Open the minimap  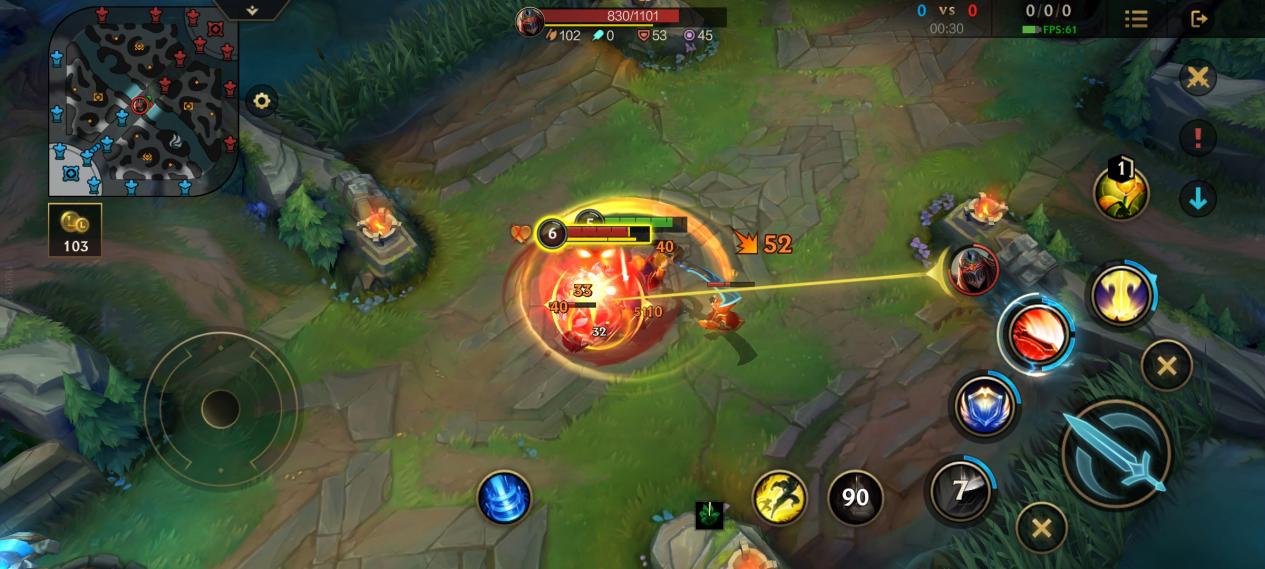click(x=143, y=100)
